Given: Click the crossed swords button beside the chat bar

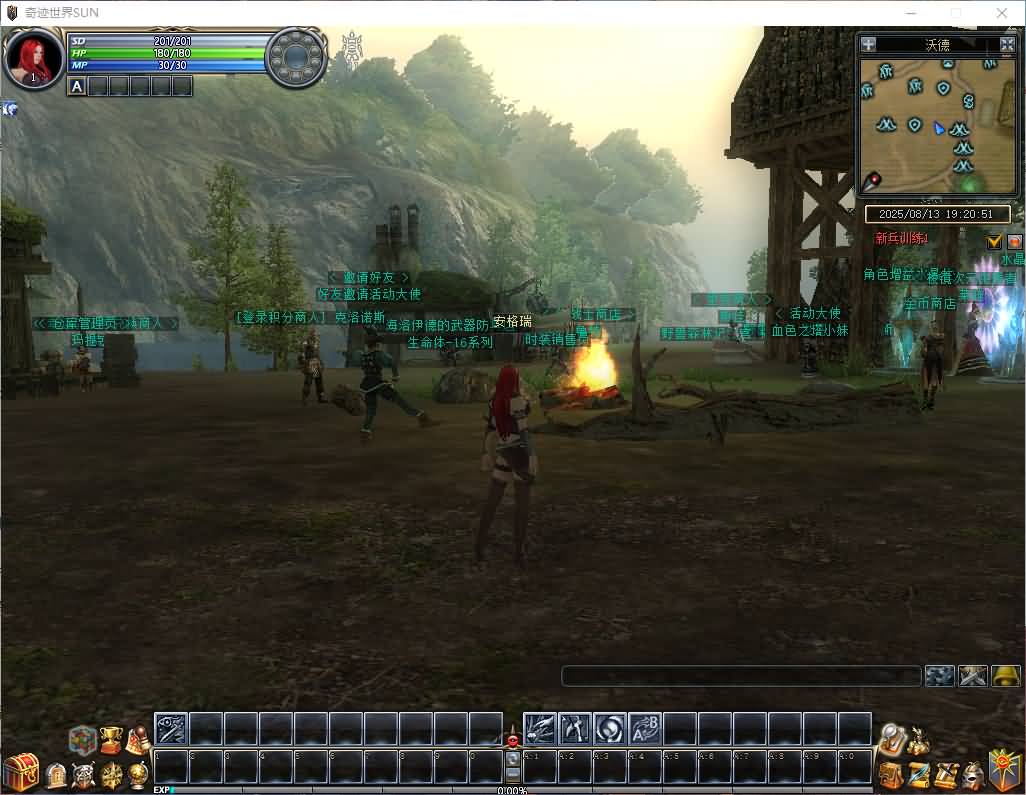Looking at the screenshot, I should tap(973, 676).
